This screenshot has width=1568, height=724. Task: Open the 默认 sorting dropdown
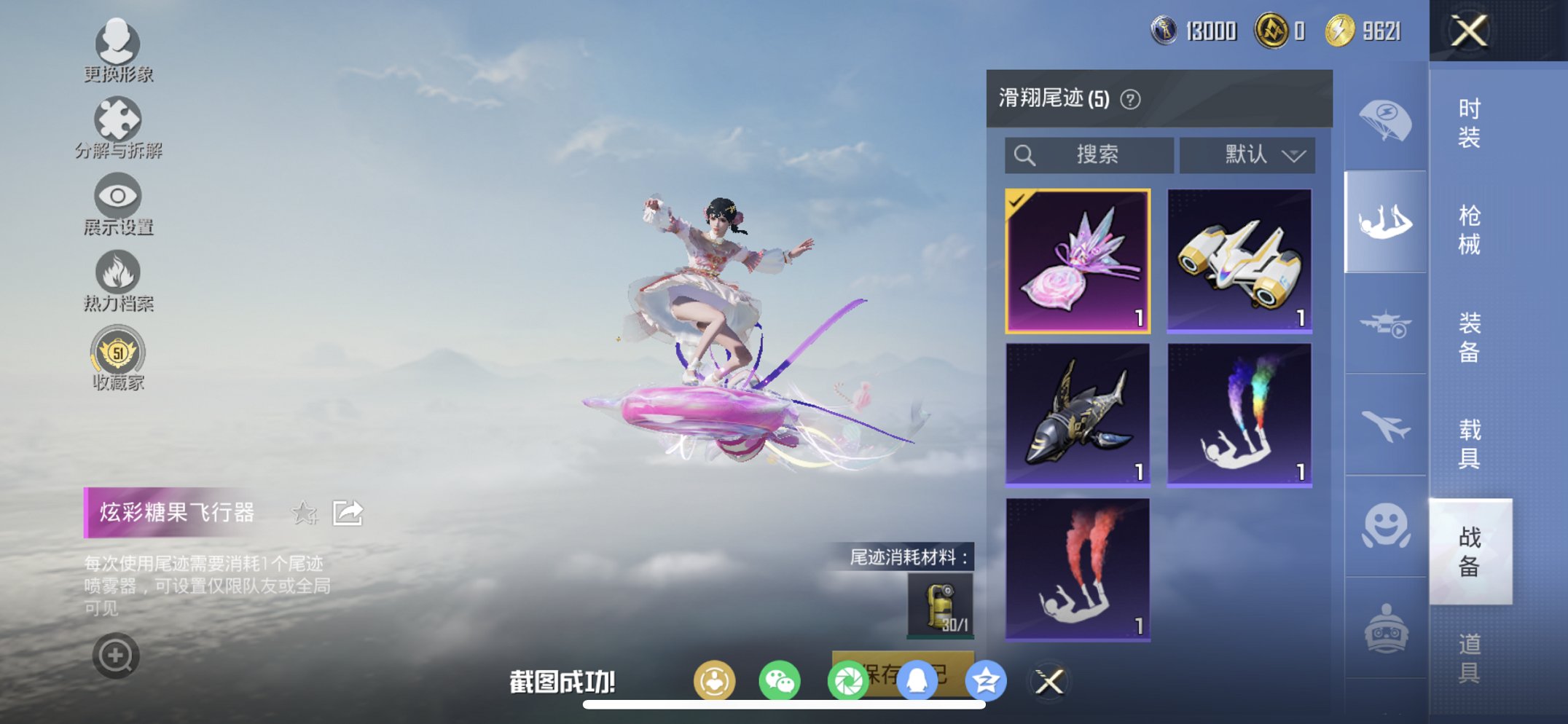click(1247, 155)
